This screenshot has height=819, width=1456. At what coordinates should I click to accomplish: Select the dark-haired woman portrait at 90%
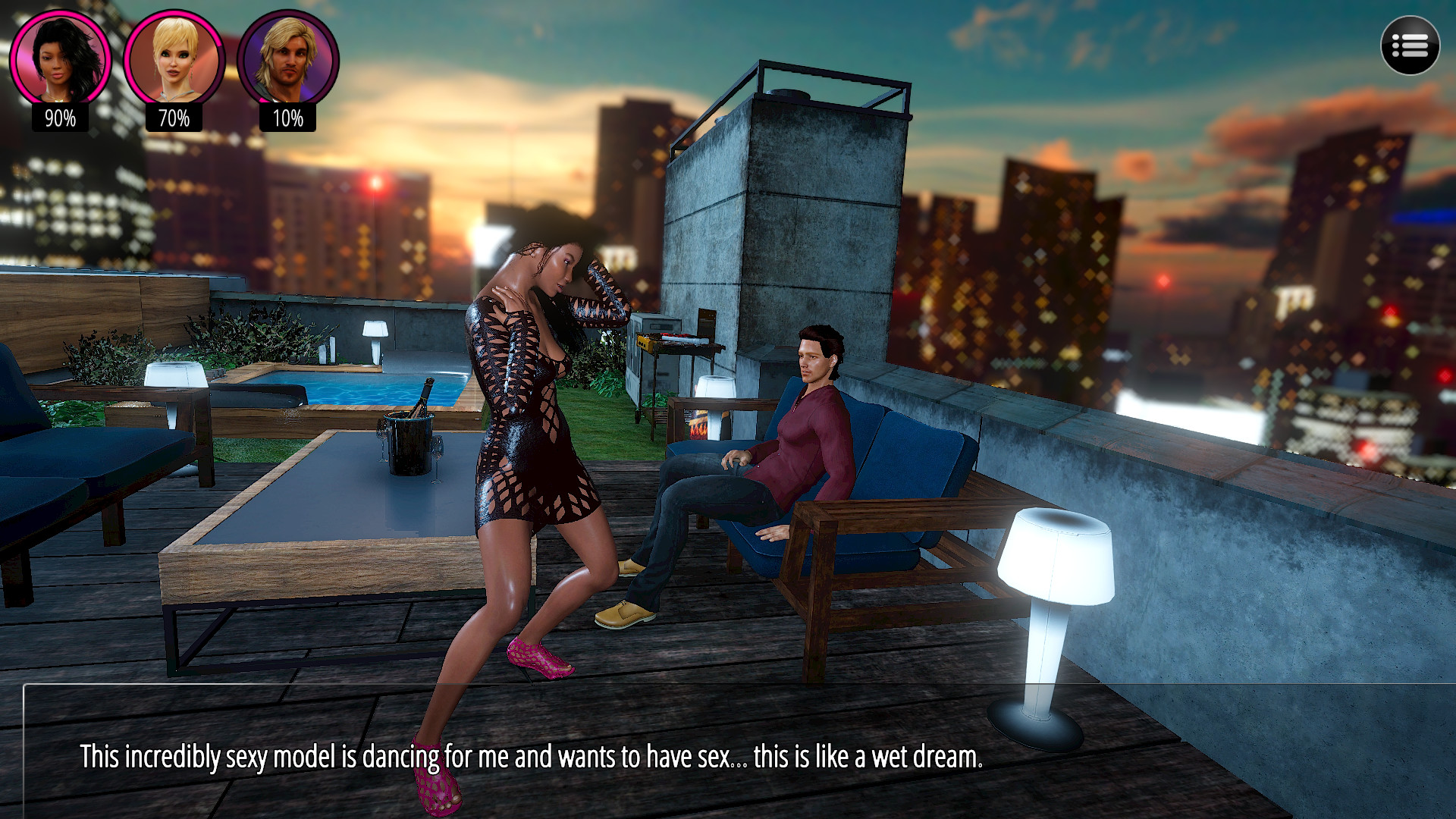coord(60,59)
